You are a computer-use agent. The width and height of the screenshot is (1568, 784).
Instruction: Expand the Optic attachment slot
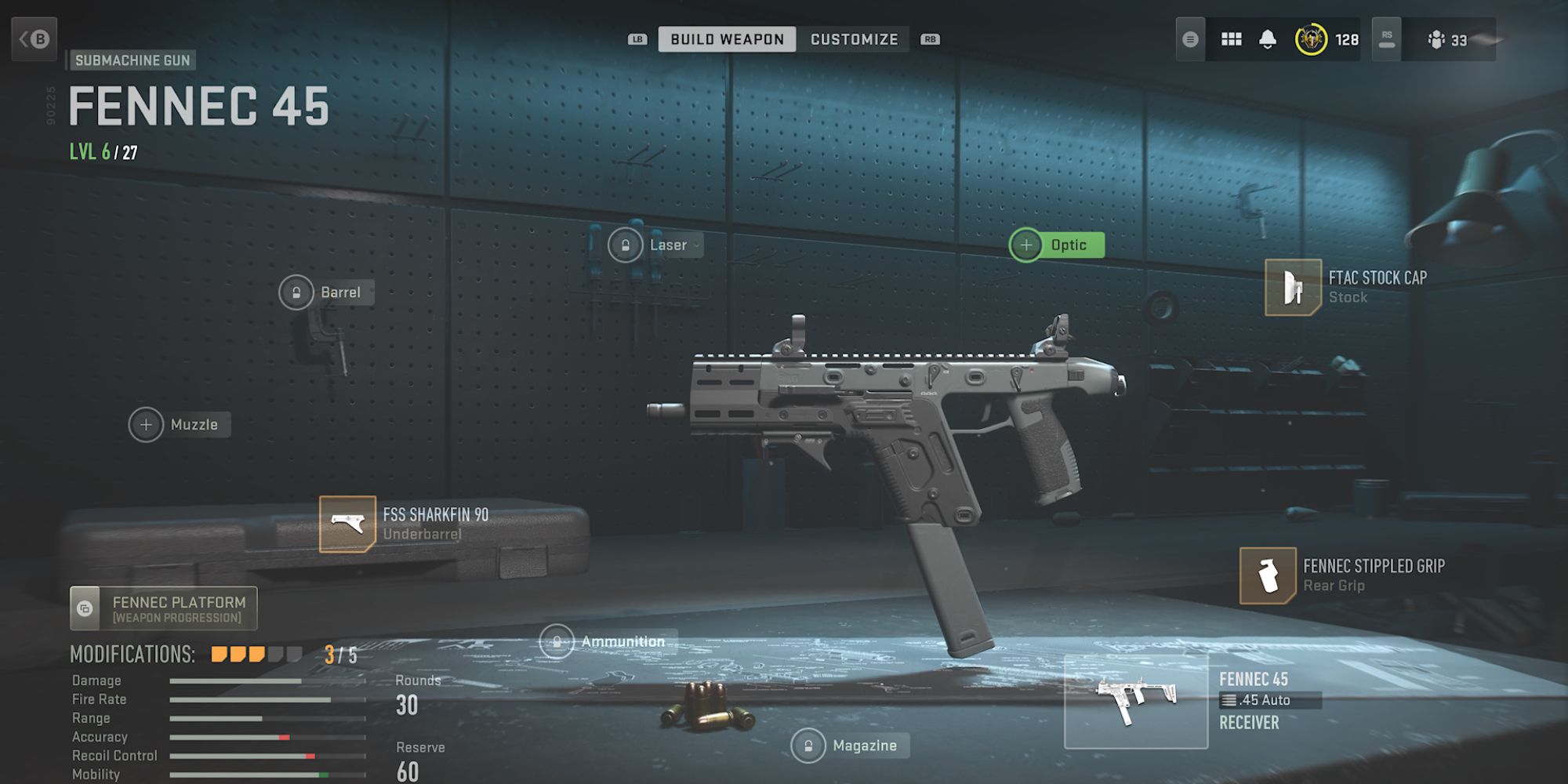(1058, 245)
